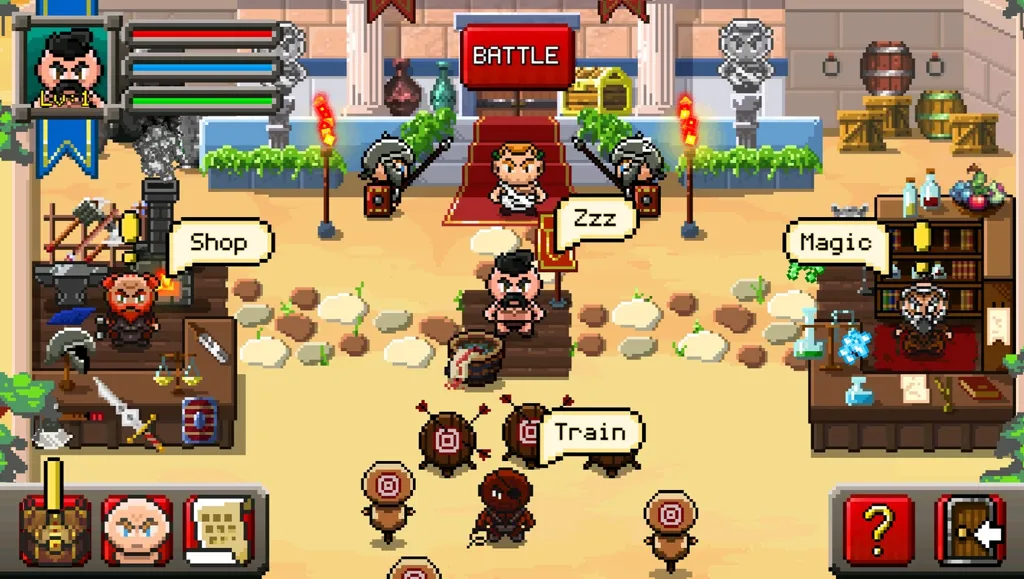Viewport: 1024px width, 579px height.
Task: Select the Train speech bubble
Action: tap(590, 433)
